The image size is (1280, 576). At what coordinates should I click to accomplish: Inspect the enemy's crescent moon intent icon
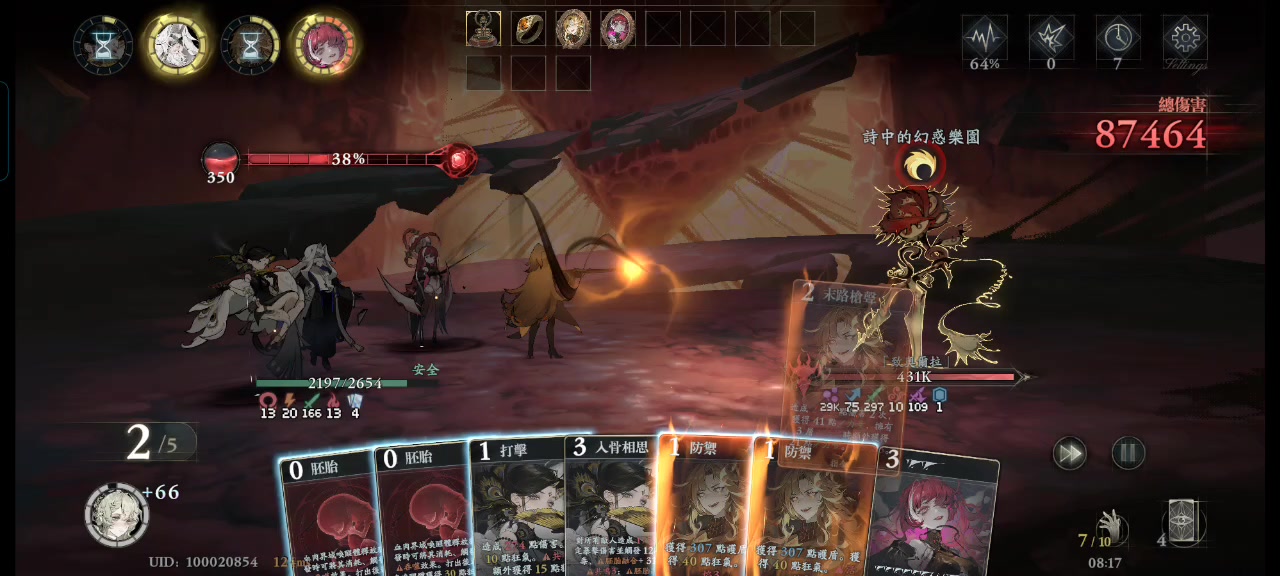920,166
